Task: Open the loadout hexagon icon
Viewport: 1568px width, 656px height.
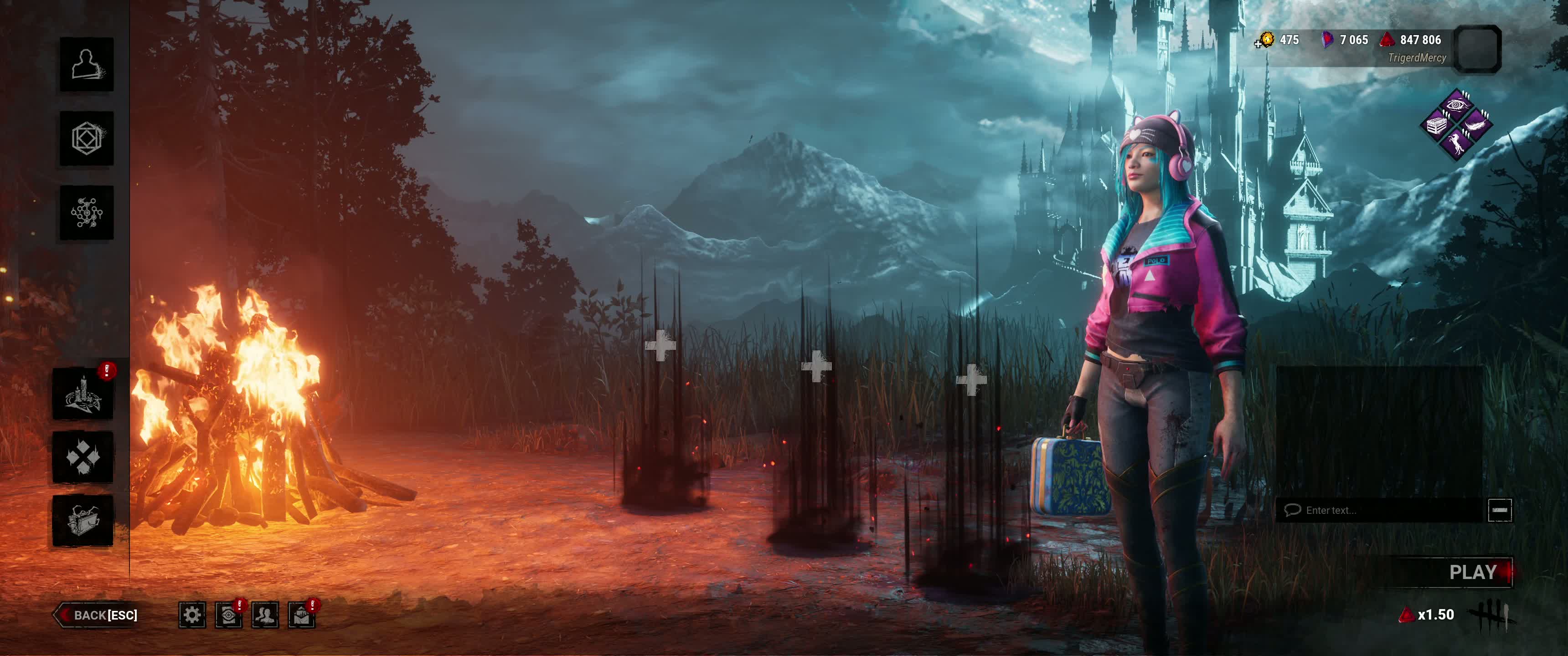Action: [87, 138]
